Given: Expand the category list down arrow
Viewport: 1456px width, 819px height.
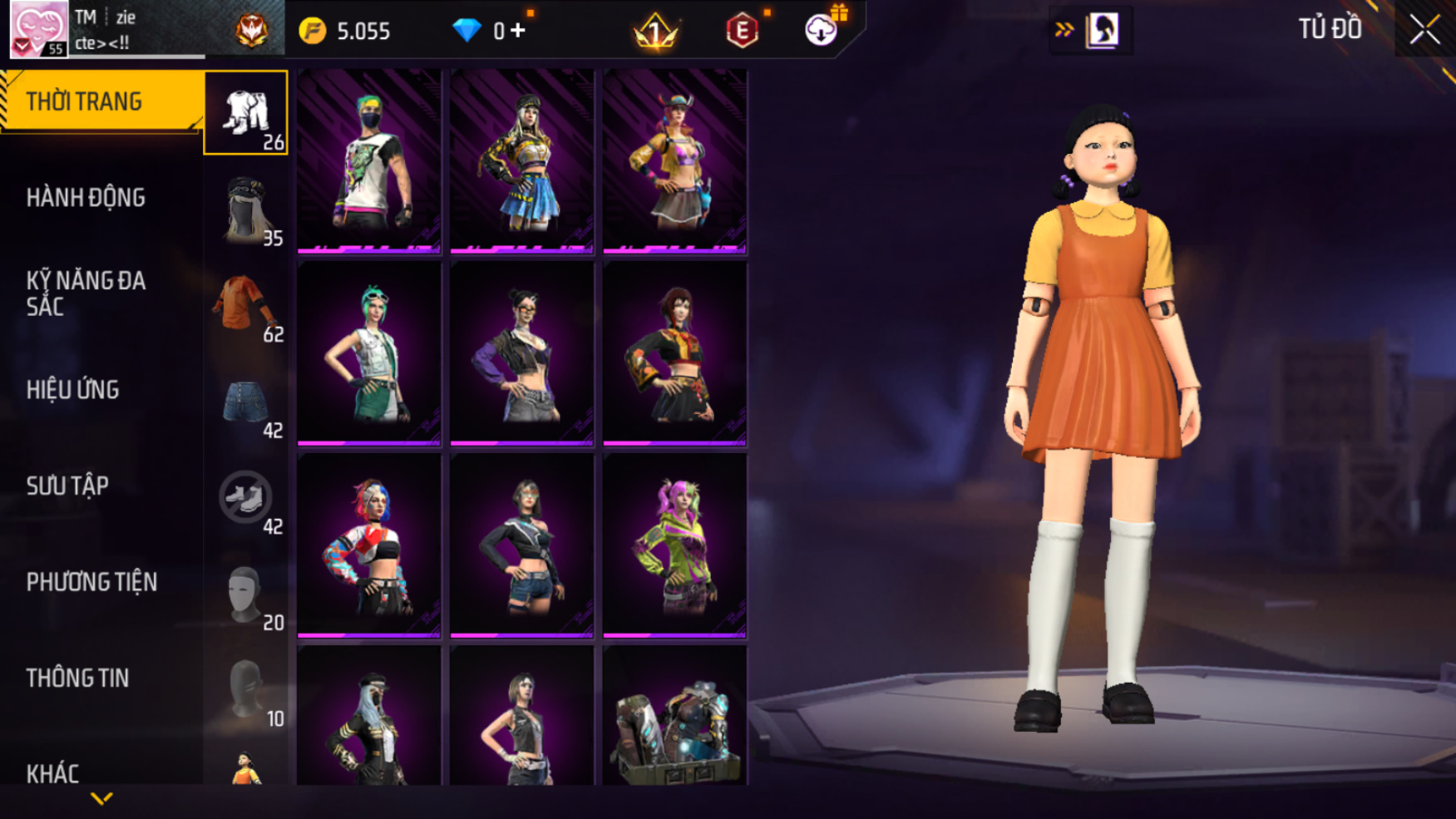Looking at the screenshot, I should 101,799.
